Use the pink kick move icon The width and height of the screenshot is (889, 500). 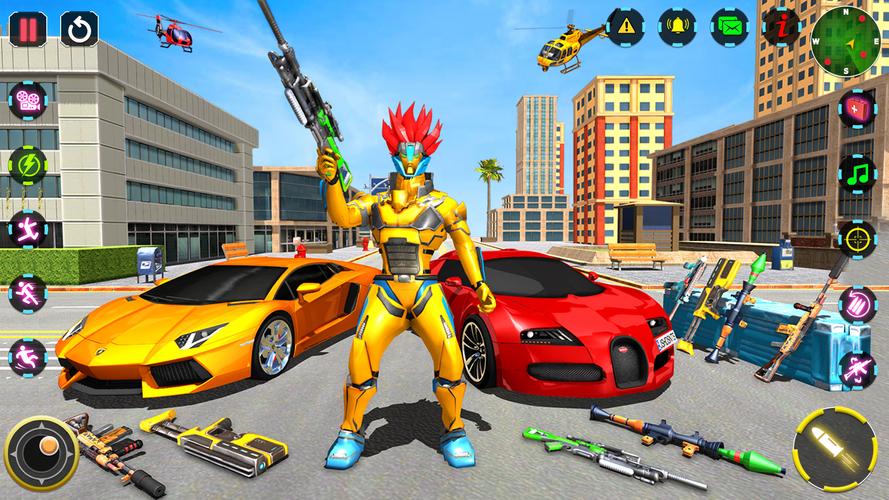(27, 229)
